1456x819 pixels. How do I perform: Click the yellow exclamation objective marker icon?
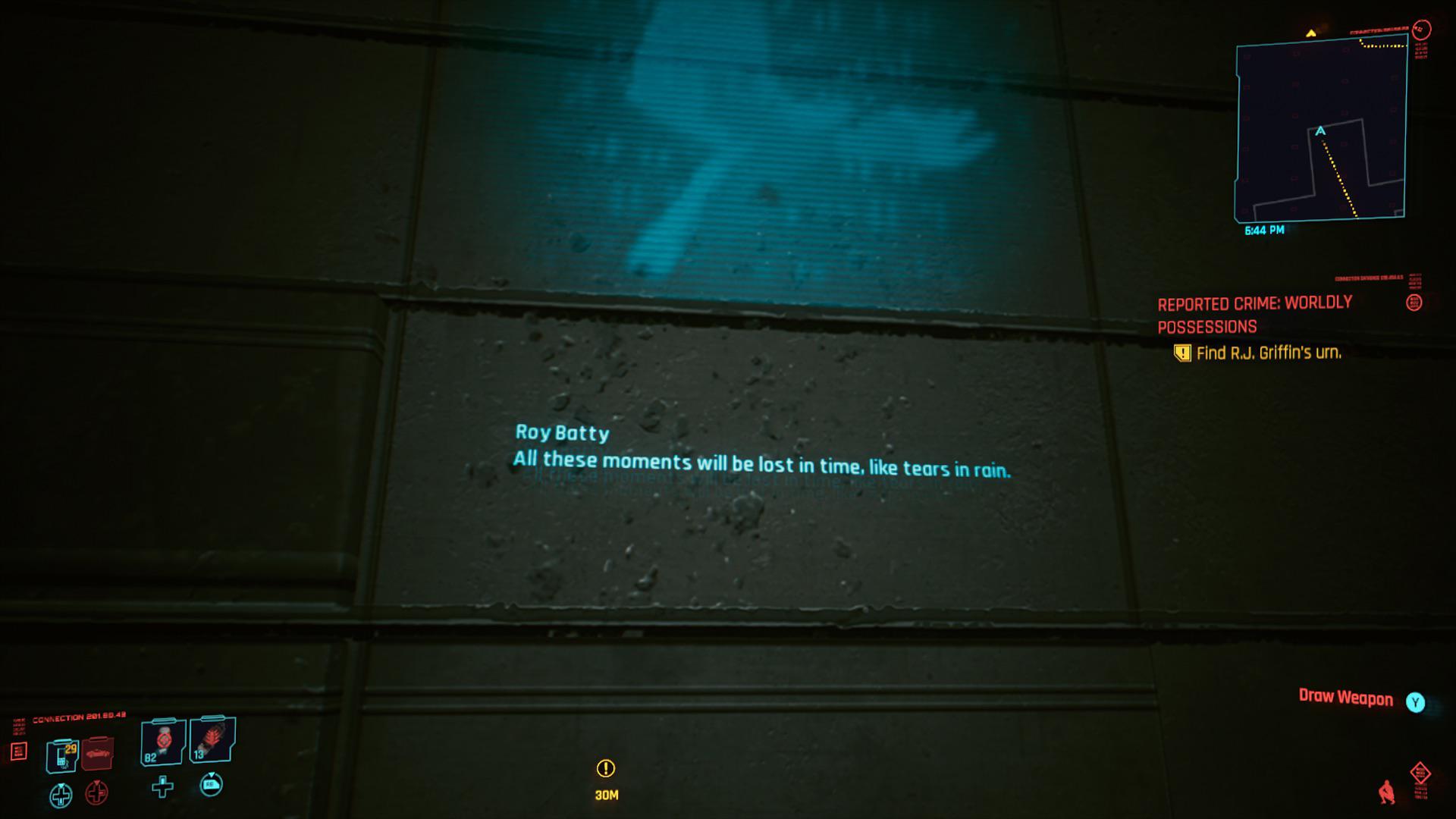pos(1182,353)
